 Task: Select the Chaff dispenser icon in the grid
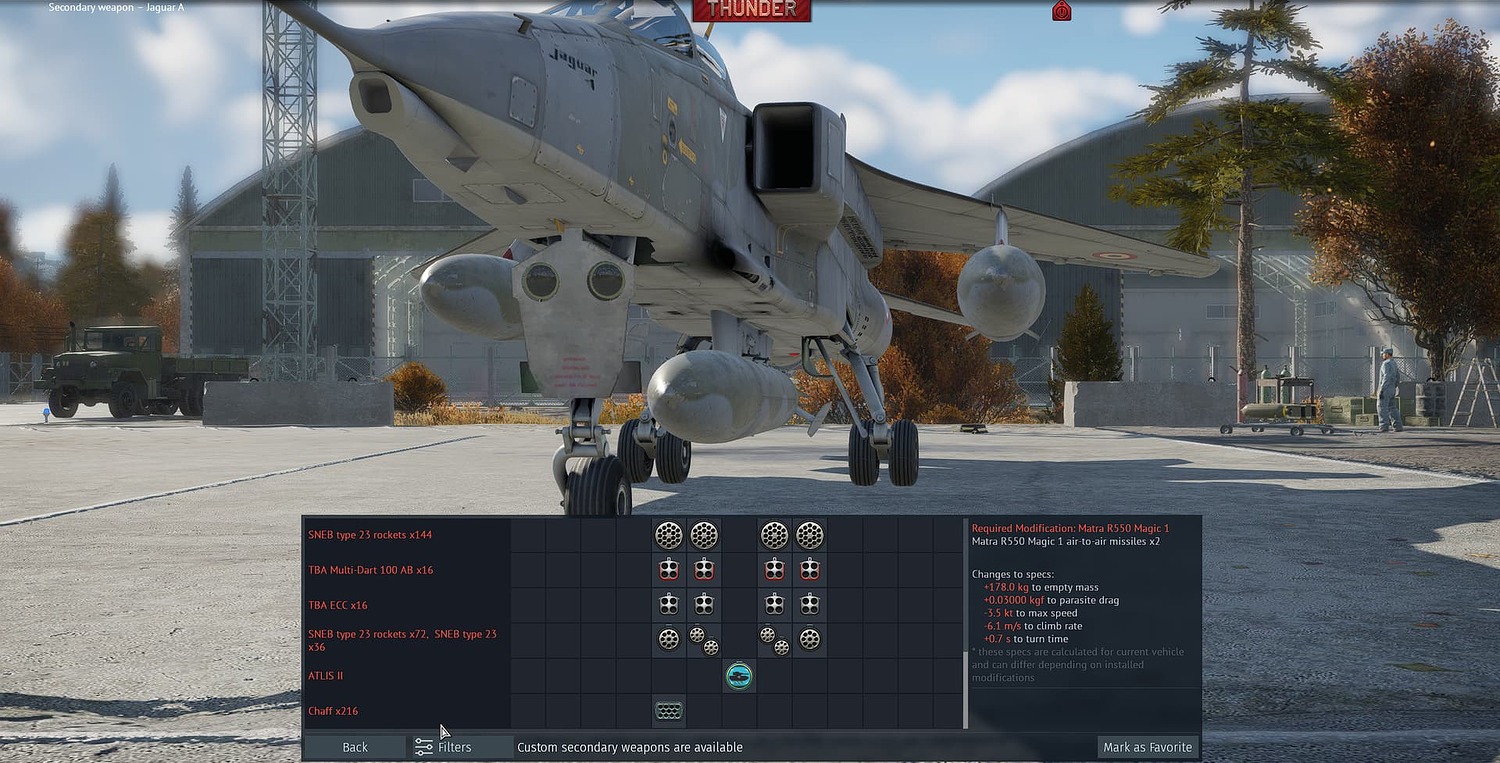[669, 711]
